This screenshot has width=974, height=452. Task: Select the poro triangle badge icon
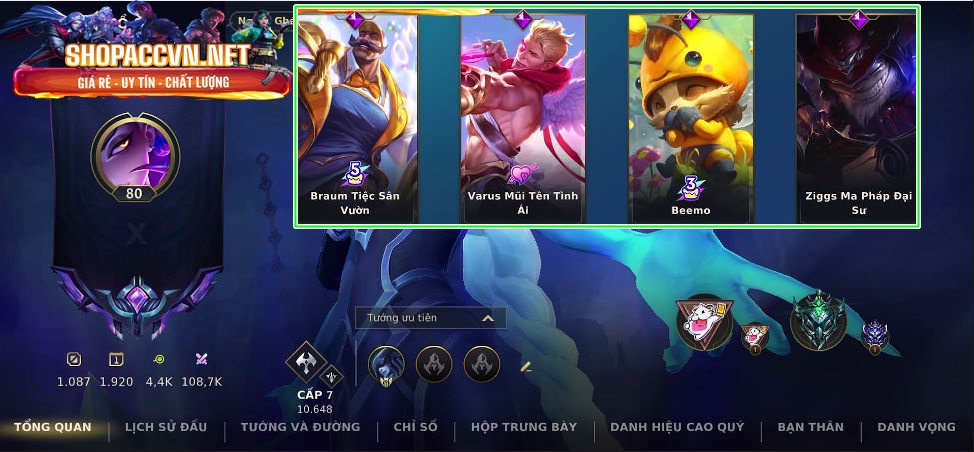click(x=703, y=322)
